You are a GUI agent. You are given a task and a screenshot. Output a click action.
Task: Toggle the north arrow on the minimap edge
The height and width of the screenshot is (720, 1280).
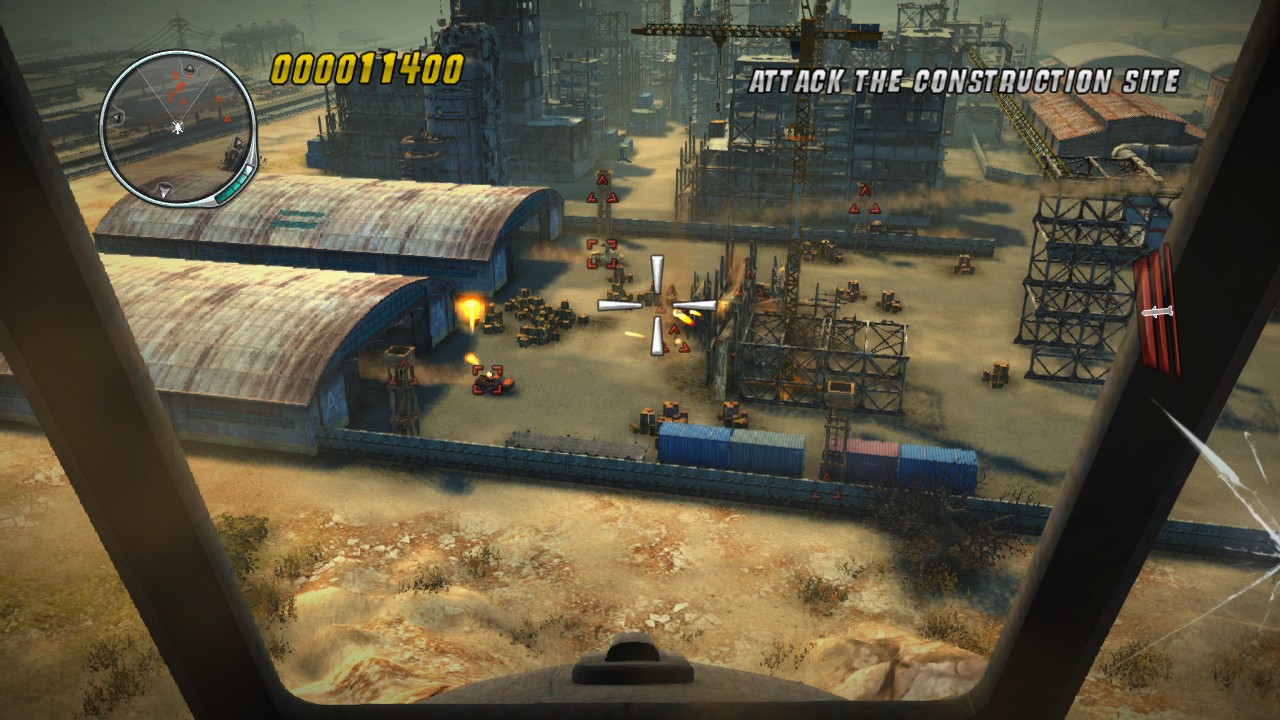click(190, 67)
